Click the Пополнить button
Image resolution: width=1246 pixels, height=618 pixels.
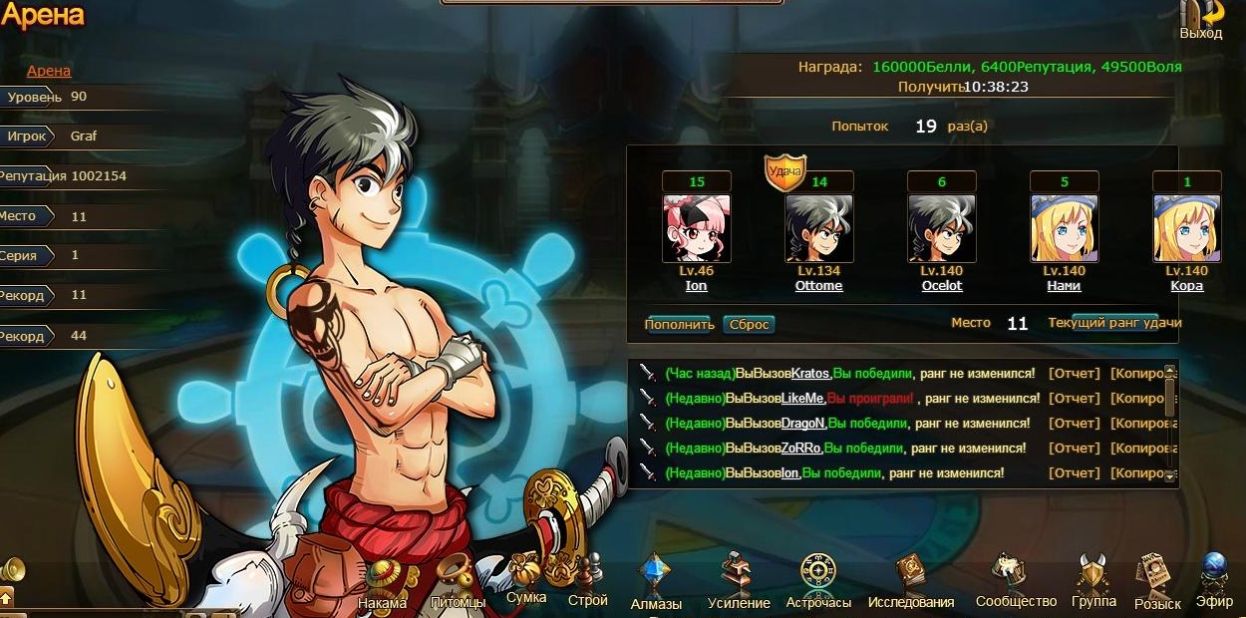(679, 324)
